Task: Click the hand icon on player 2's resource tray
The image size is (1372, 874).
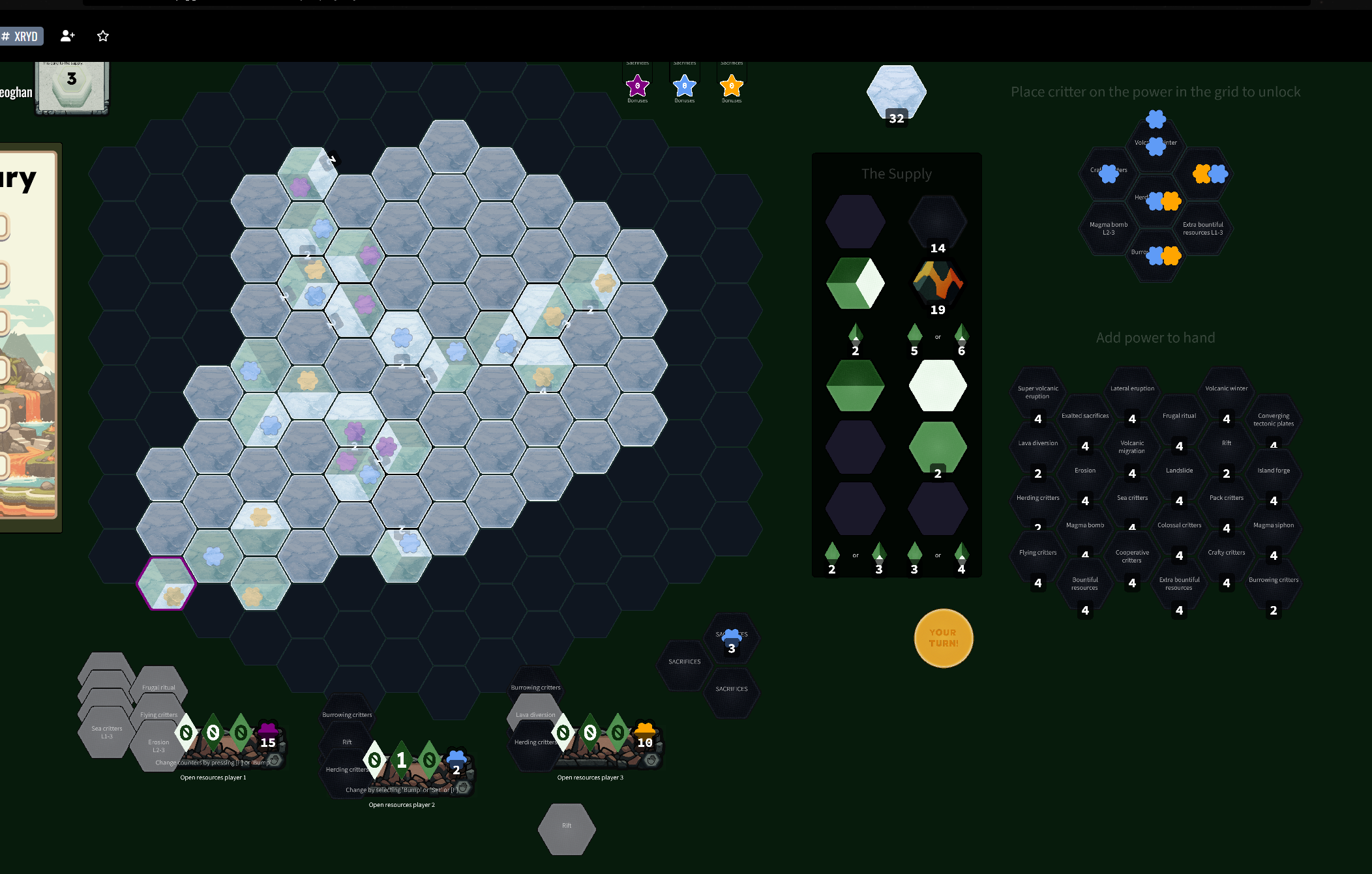Action: tap(463, 787)
